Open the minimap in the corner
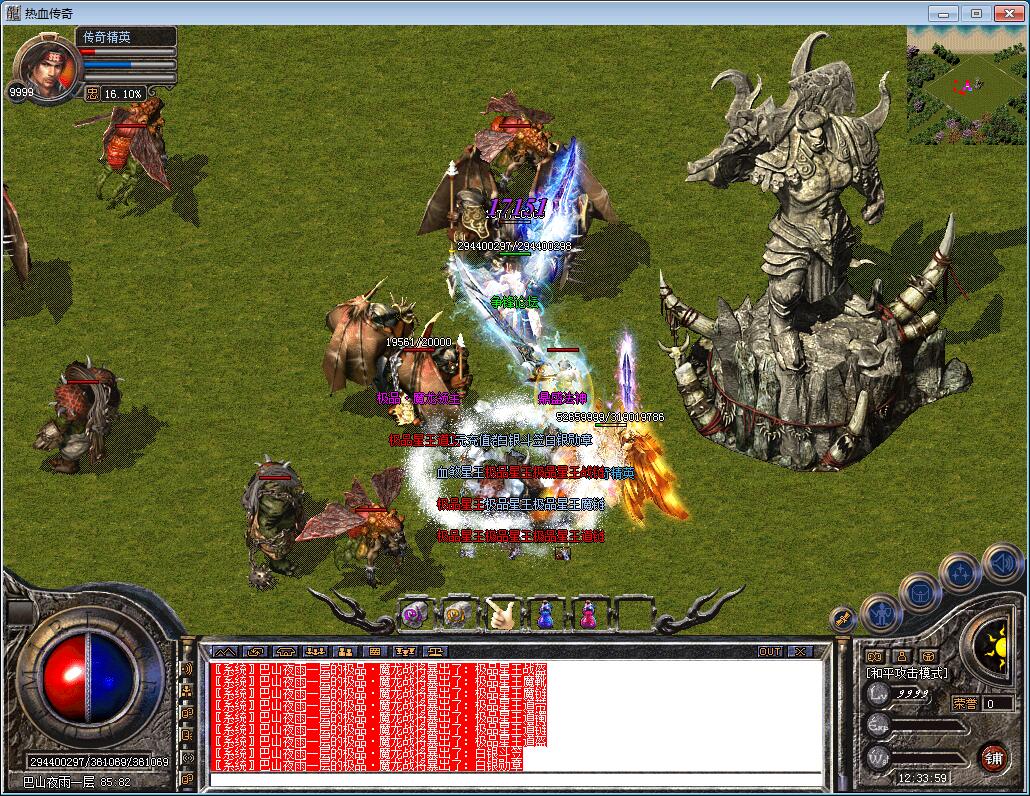 click(x=966, y=85)
